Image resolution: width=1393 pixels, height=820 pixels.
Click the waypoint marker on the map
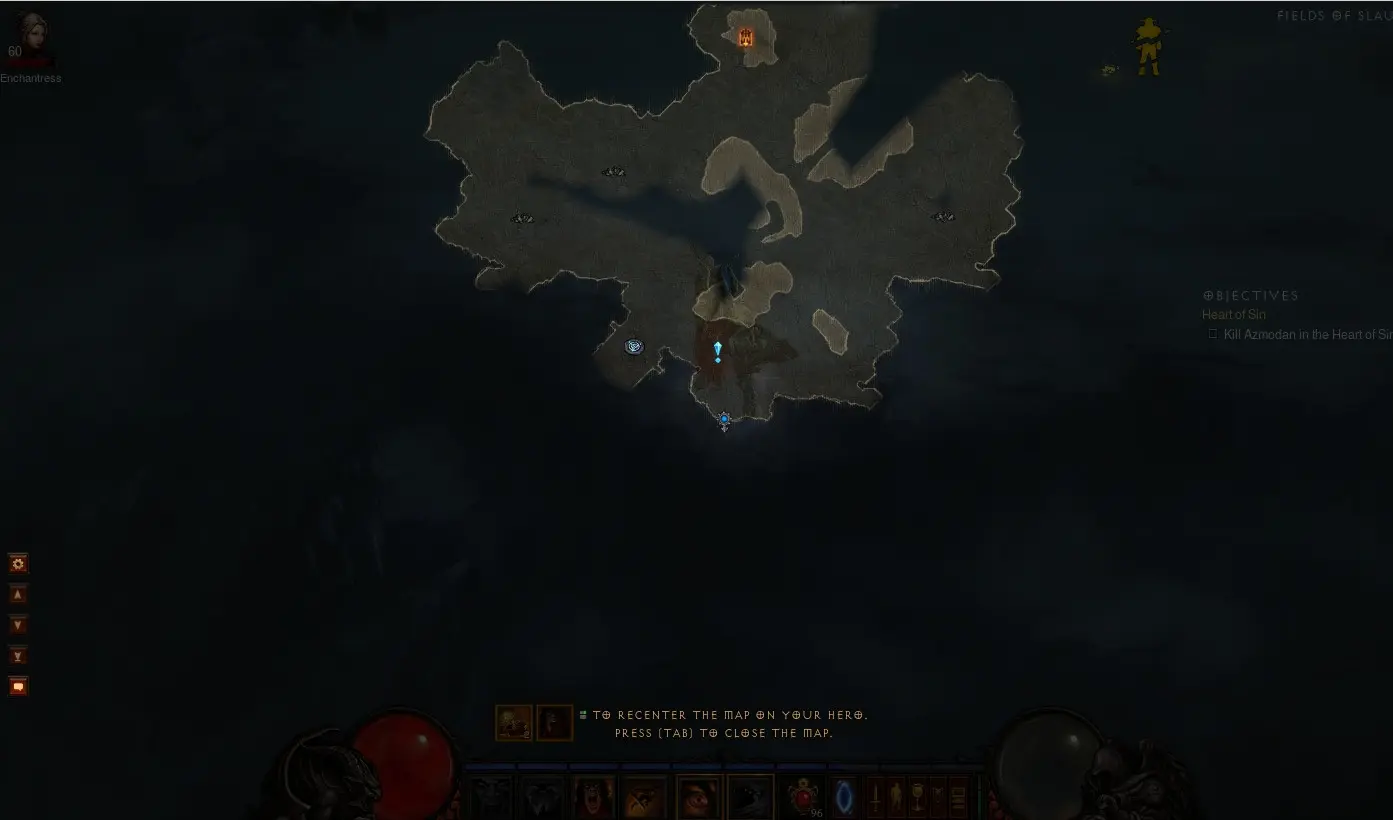tap(634, 347)
